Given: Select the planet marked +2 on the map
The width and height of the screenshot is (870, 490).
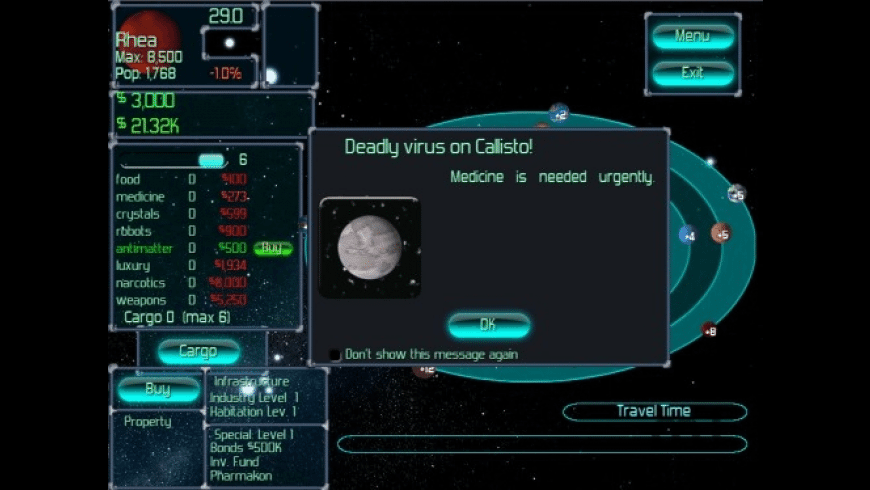Looking at the screenshot, I should pyautogui.click(x=559, y=112).
